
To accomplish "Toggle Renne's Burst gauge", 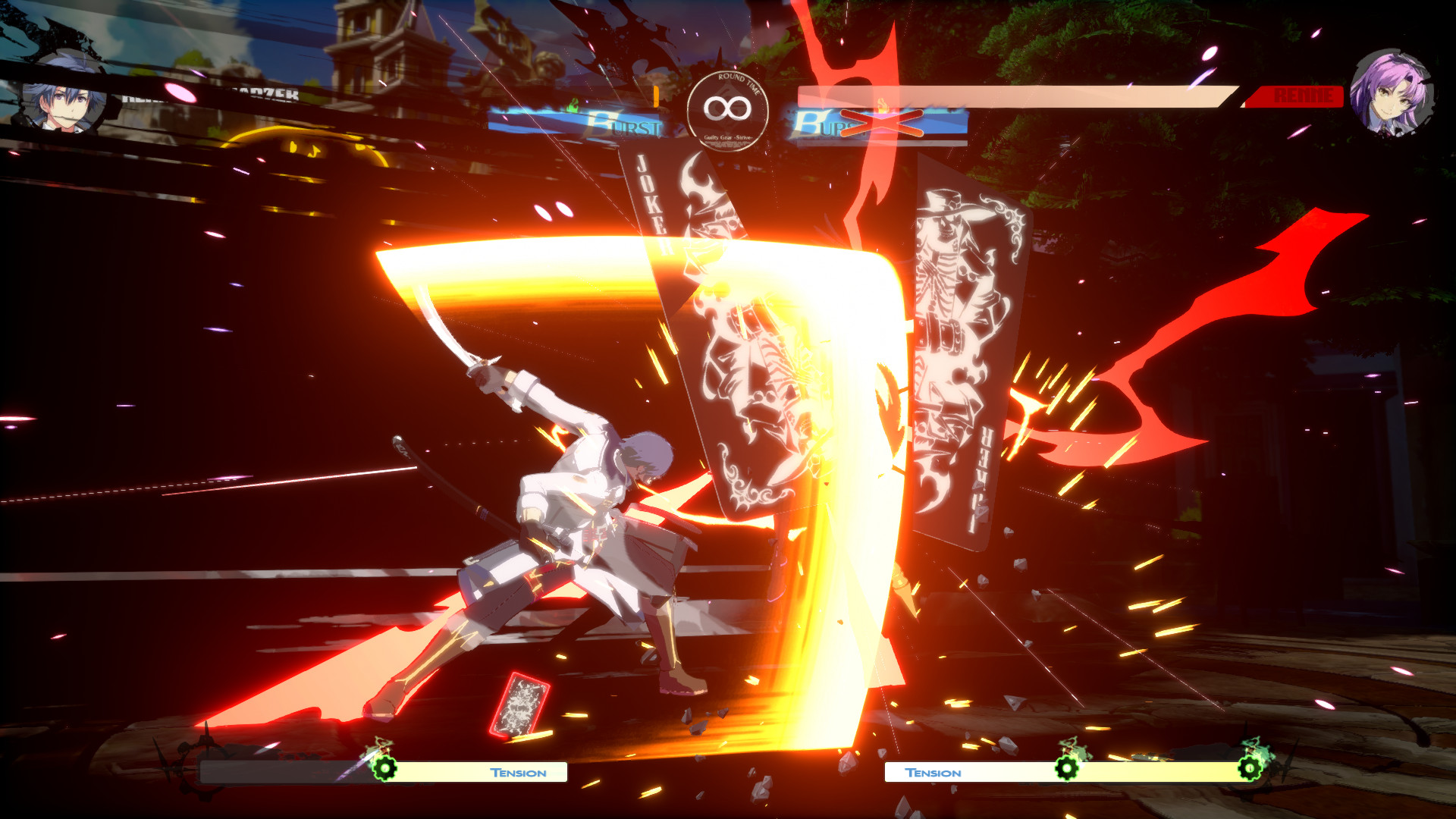I will pyautogui.click(x=827, y=125).
